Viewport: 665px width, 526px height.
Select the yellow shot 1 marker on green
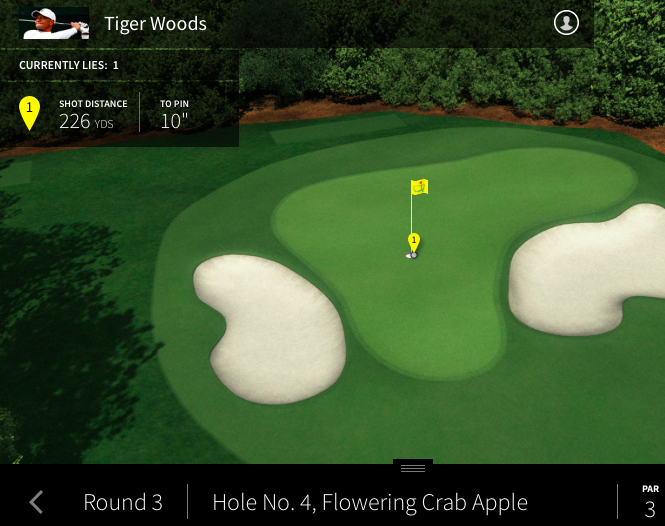(x=413, y=242)
